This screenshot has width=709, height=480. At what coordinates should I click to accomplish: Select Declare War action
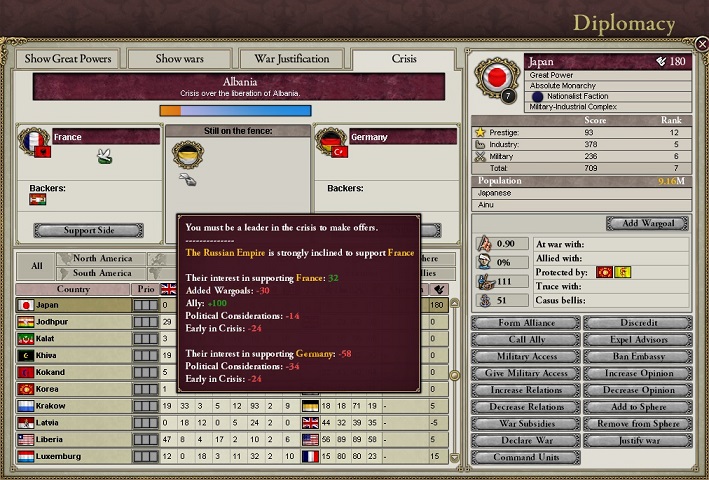click(524, 441)
